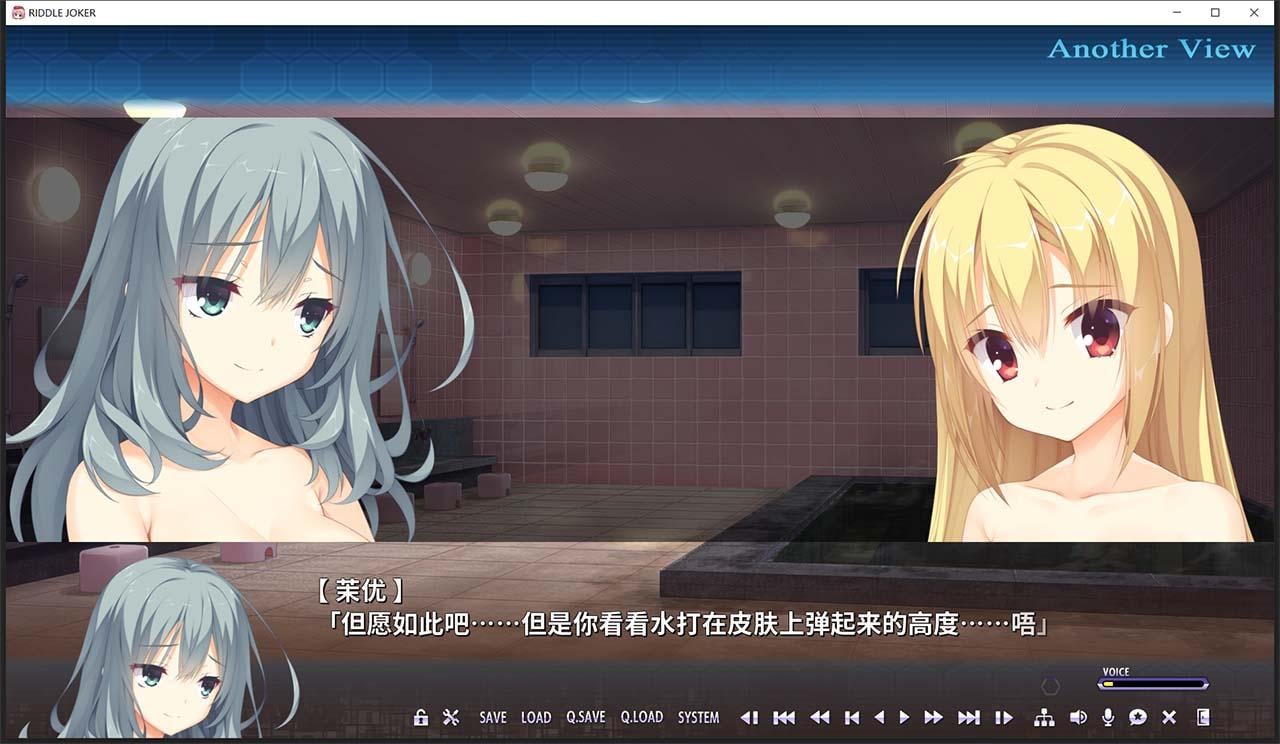Open the backlog speech bubble icon

tap(1139, 717)
